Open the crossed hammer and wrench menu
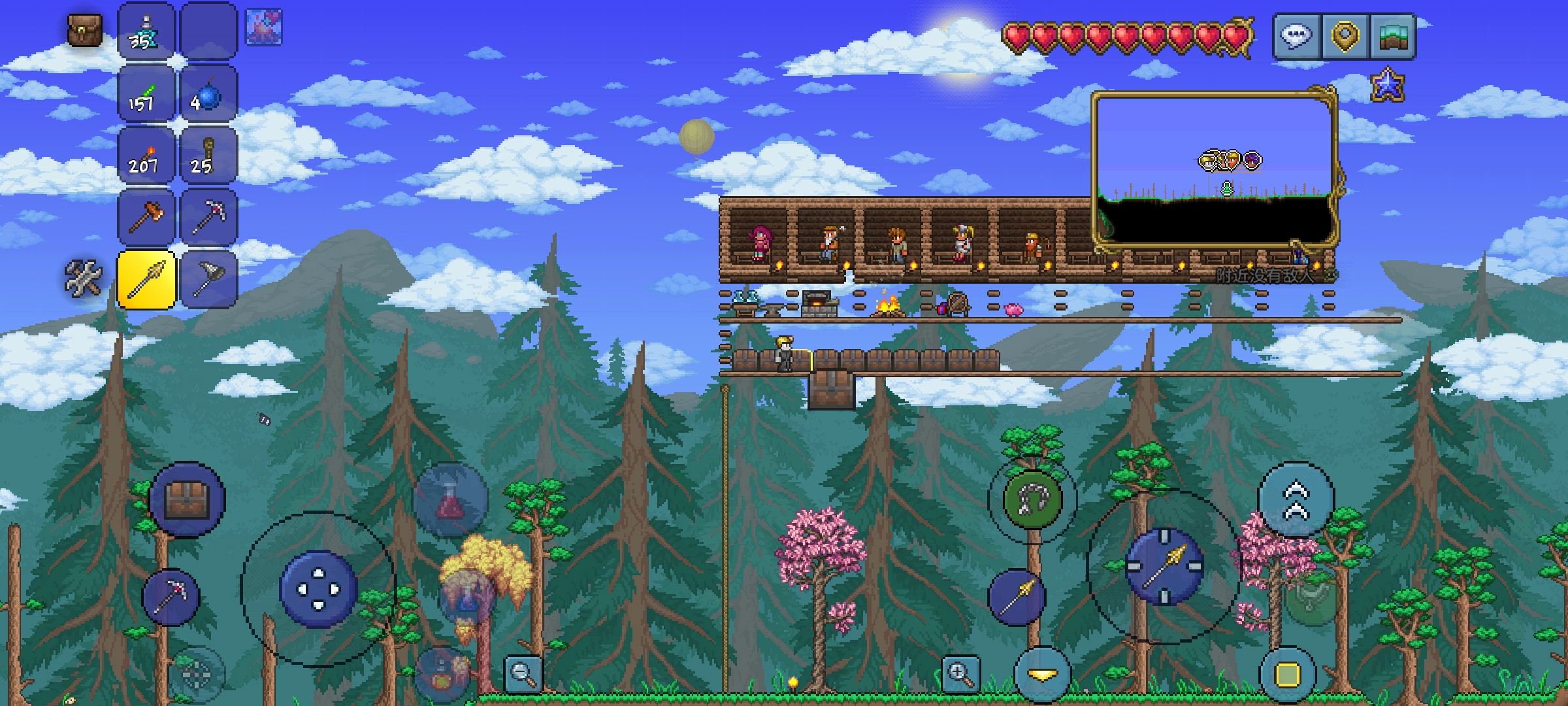1568x706 pixels. (x=84, y=277)
